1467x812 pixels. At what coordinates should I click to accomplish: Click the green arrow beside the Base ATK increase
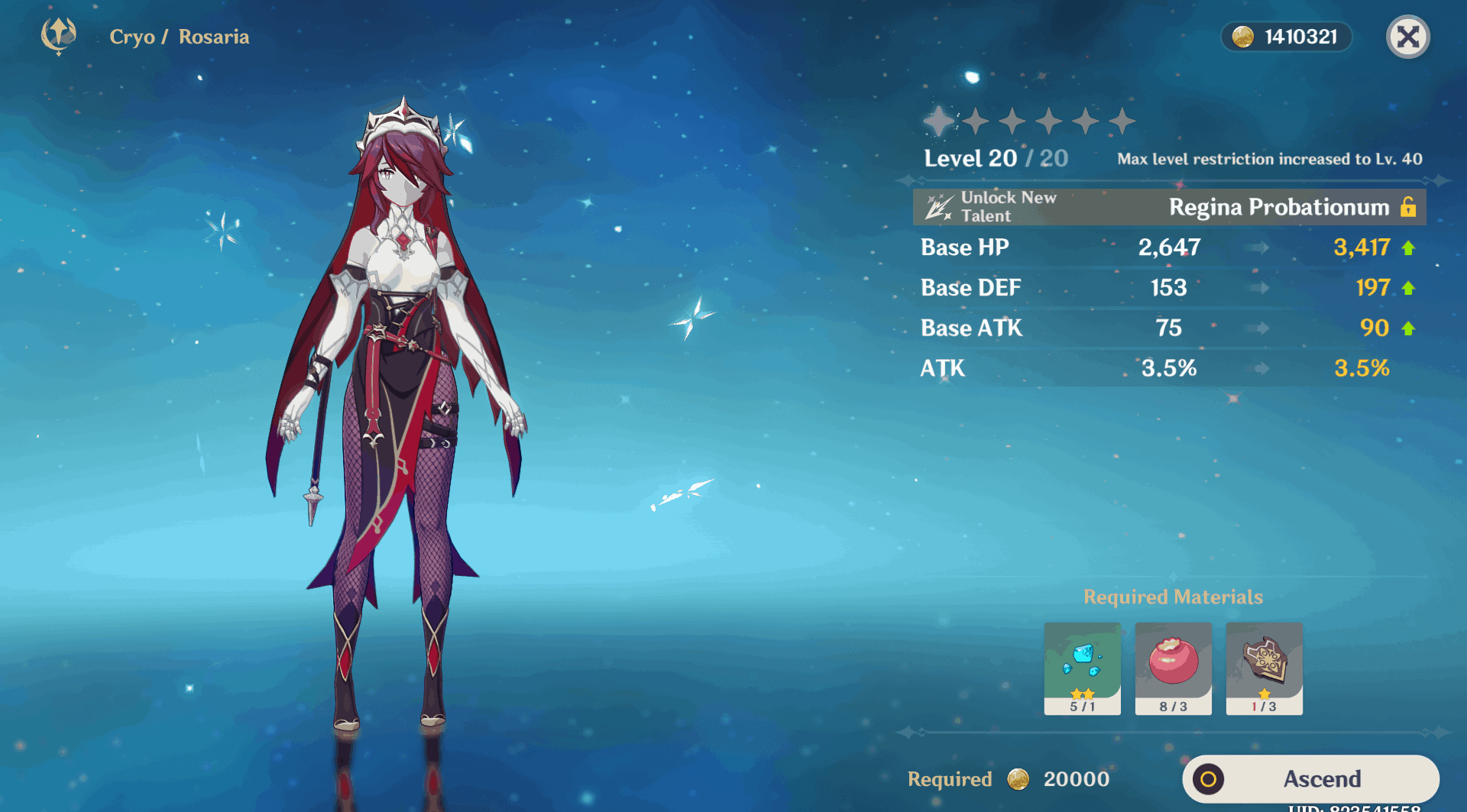[1408, 328]
